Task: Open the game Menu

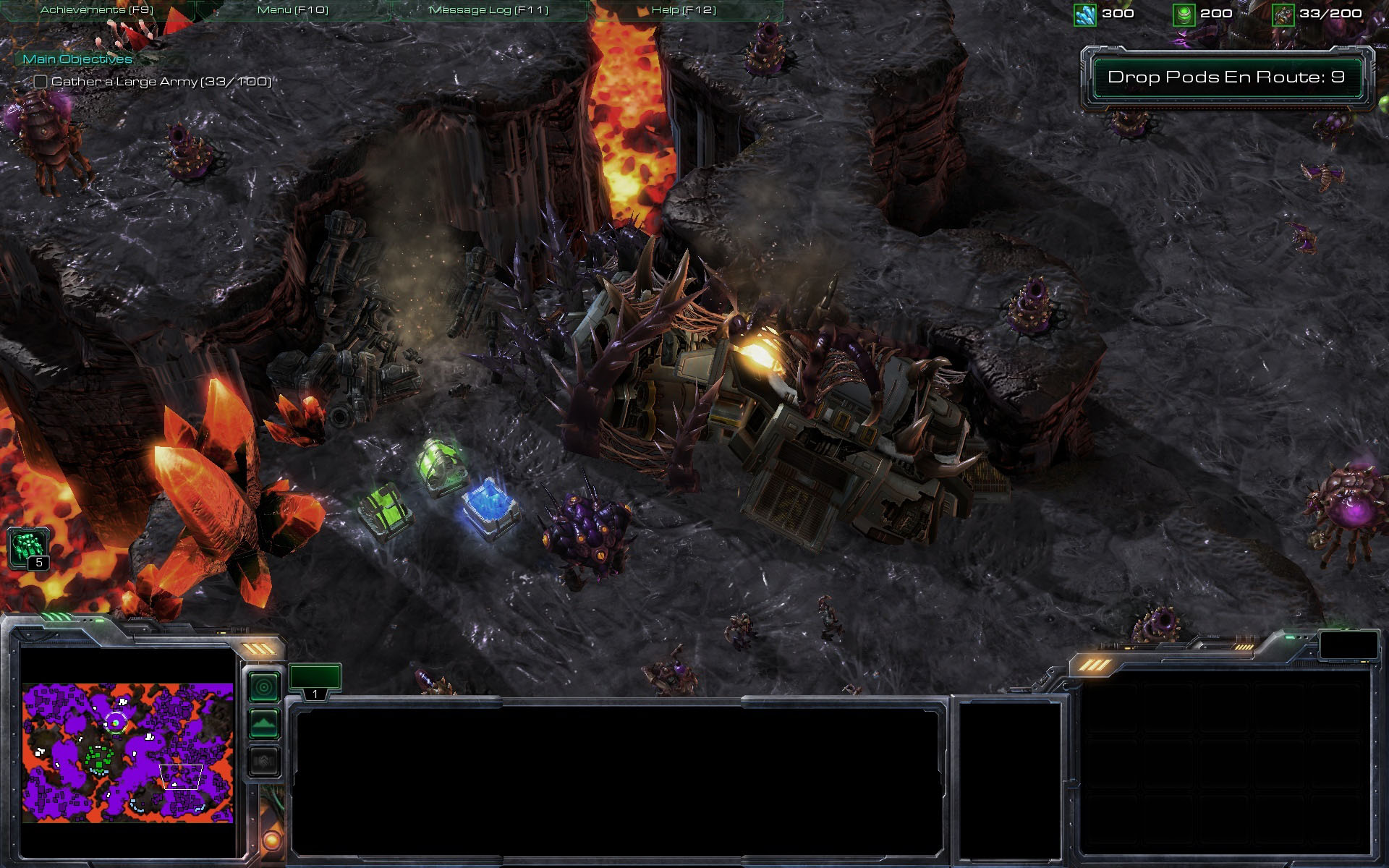Action: click(292, 10)
